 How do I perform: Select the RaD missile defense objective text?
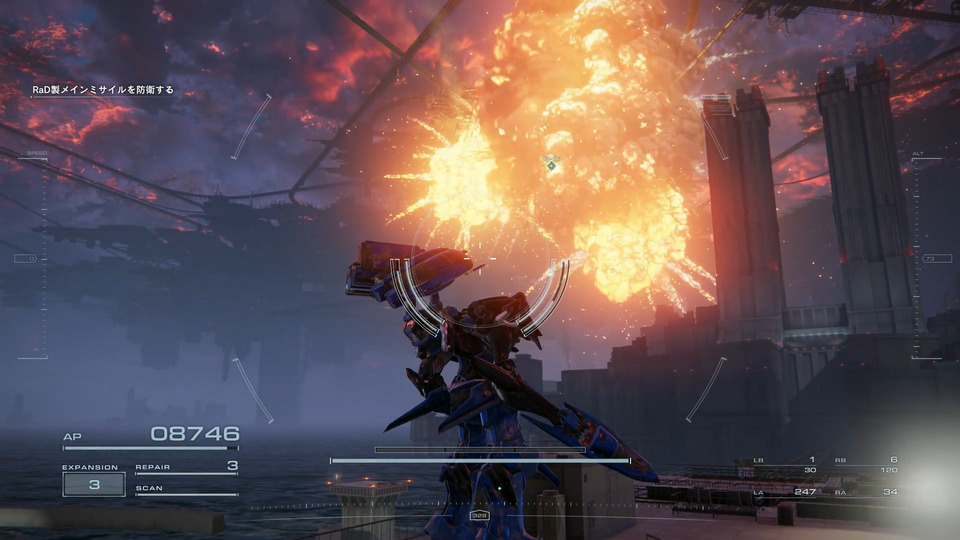(x=104, y=90)
